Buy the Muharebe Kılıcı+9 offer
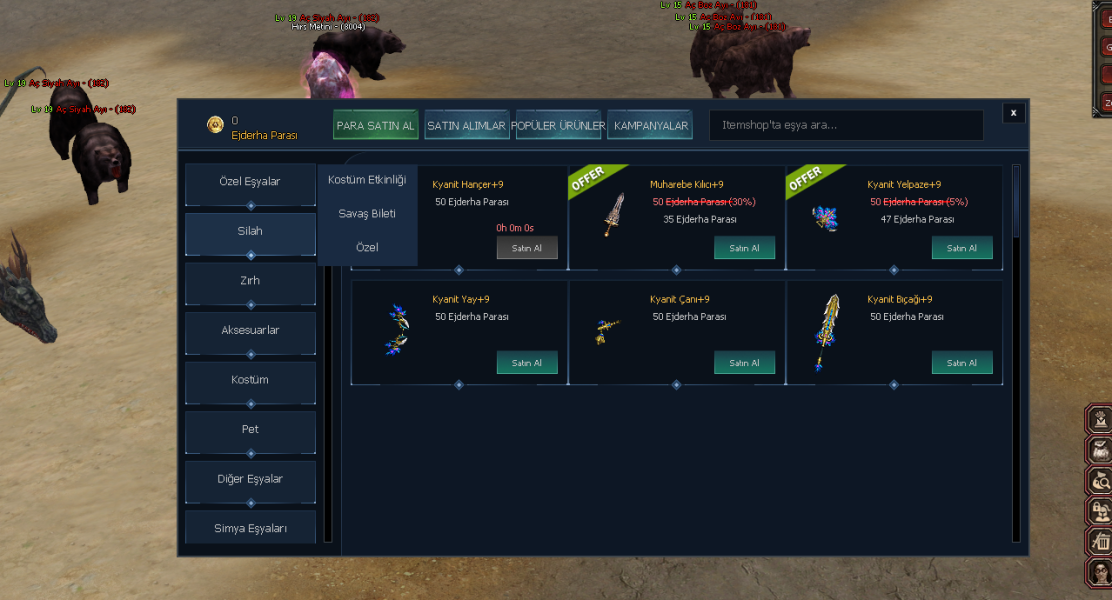Viewport: 1112px width, 600px height. click(744, 248)
